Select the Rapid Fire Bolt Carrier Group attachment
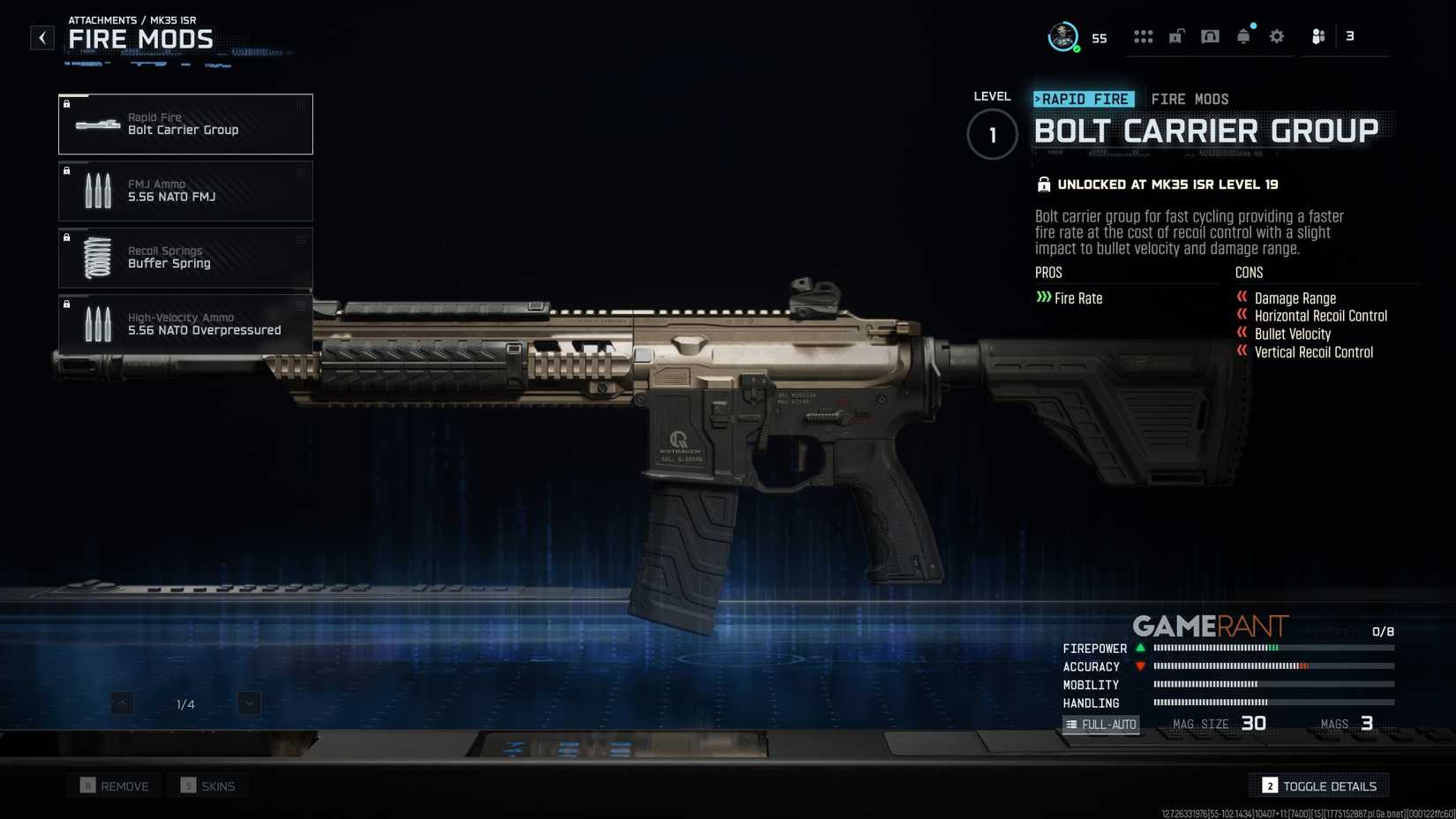The image size is (1456, 819). pyautogui.click(x=185, y=124)
